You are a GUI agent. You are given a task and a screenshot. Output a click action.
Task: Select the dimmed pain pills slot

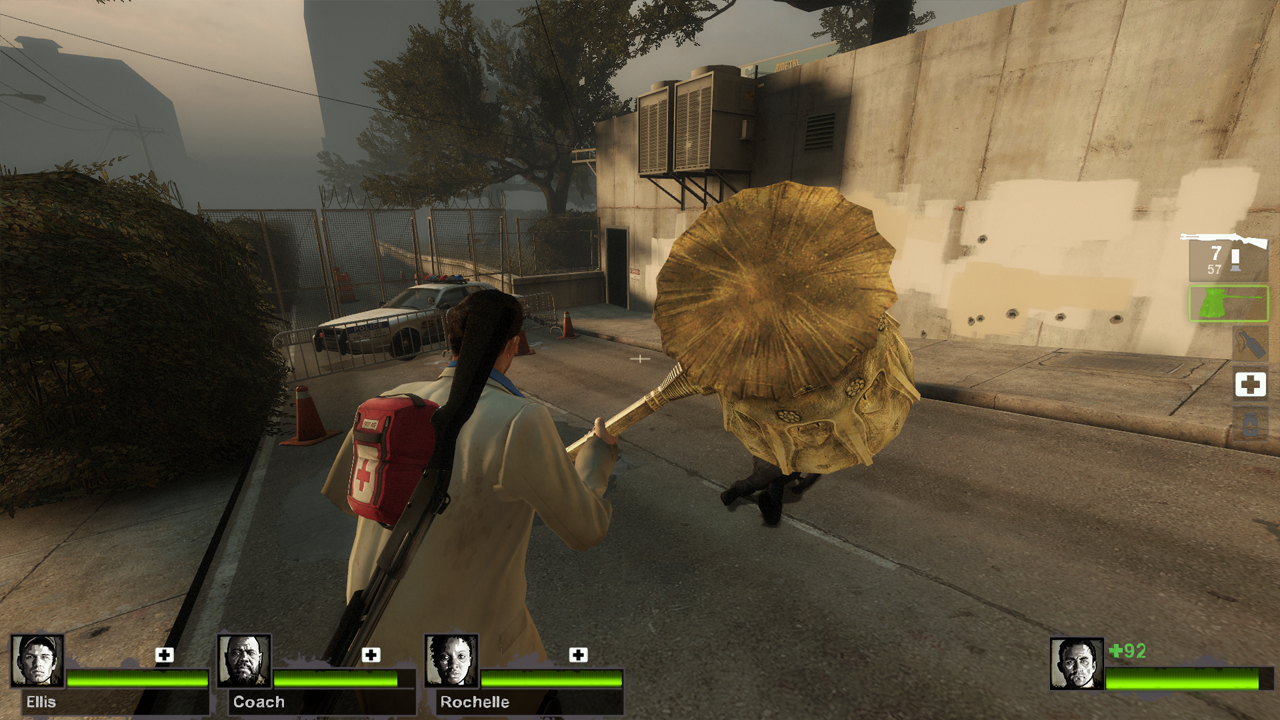tap(1250, 424)
